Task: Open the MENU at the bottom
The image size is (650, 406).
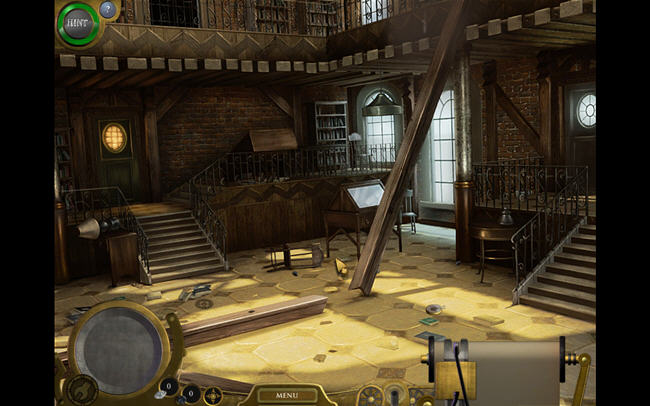Action: click(x=287, y=395)
